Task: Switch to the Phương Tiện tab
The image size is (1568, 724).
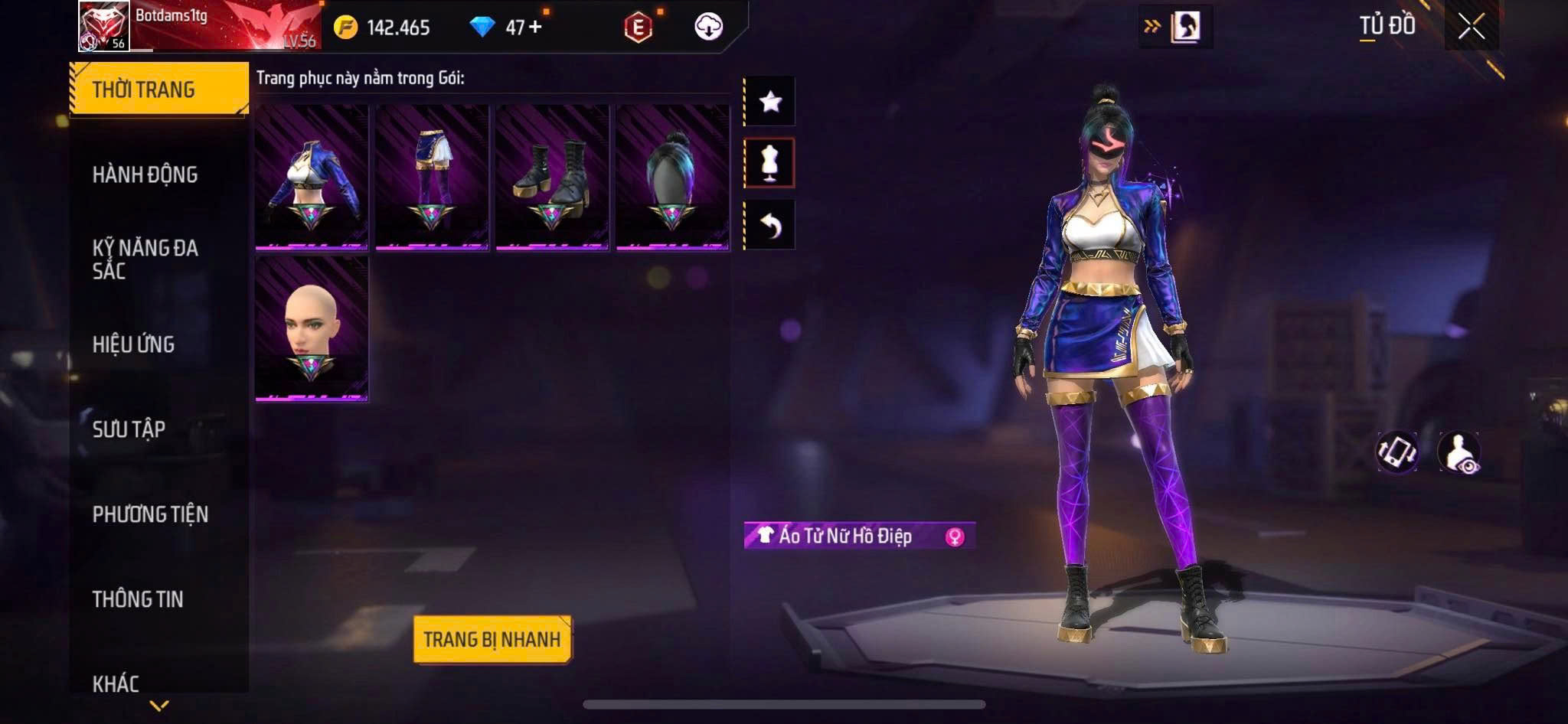Action: (x=150, y=514)
